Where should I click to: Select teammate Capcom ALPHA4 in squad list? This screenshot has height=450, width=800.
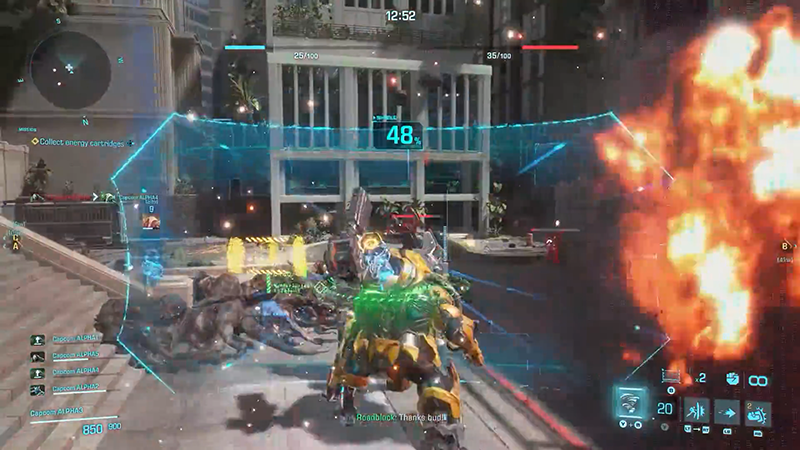(x=75, y=370)
